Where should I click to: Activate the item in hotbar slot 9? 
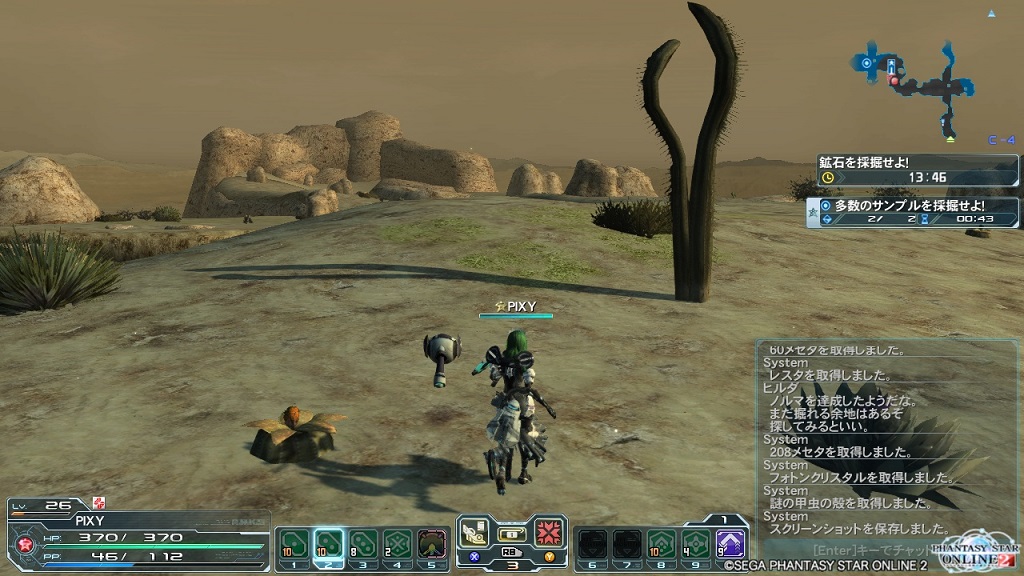click(696, 543)
